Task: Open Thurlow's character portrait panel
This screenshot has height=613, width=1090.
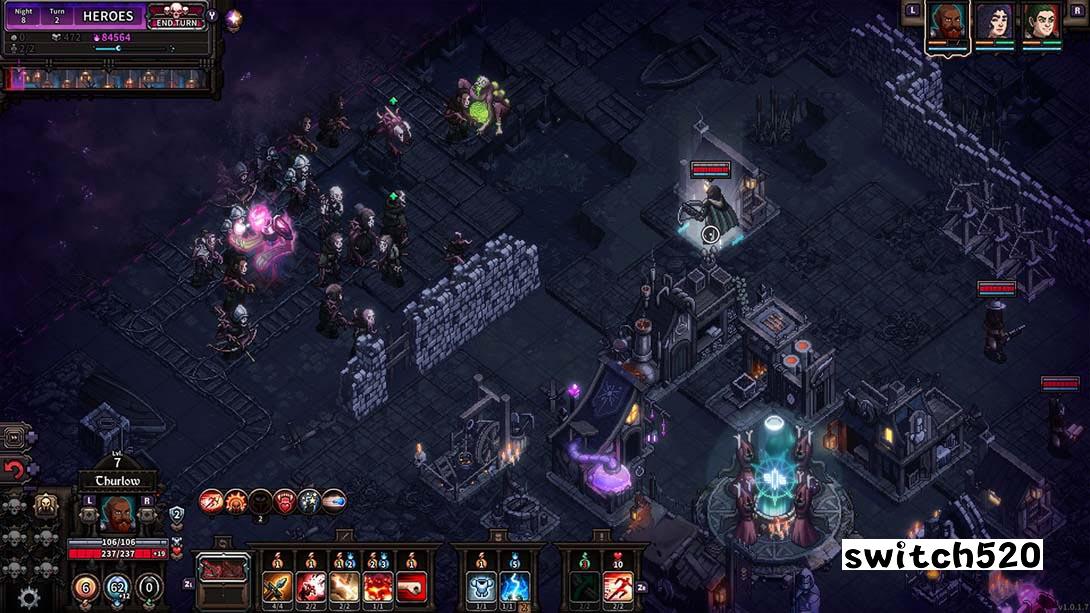Action: click(118, 513)
